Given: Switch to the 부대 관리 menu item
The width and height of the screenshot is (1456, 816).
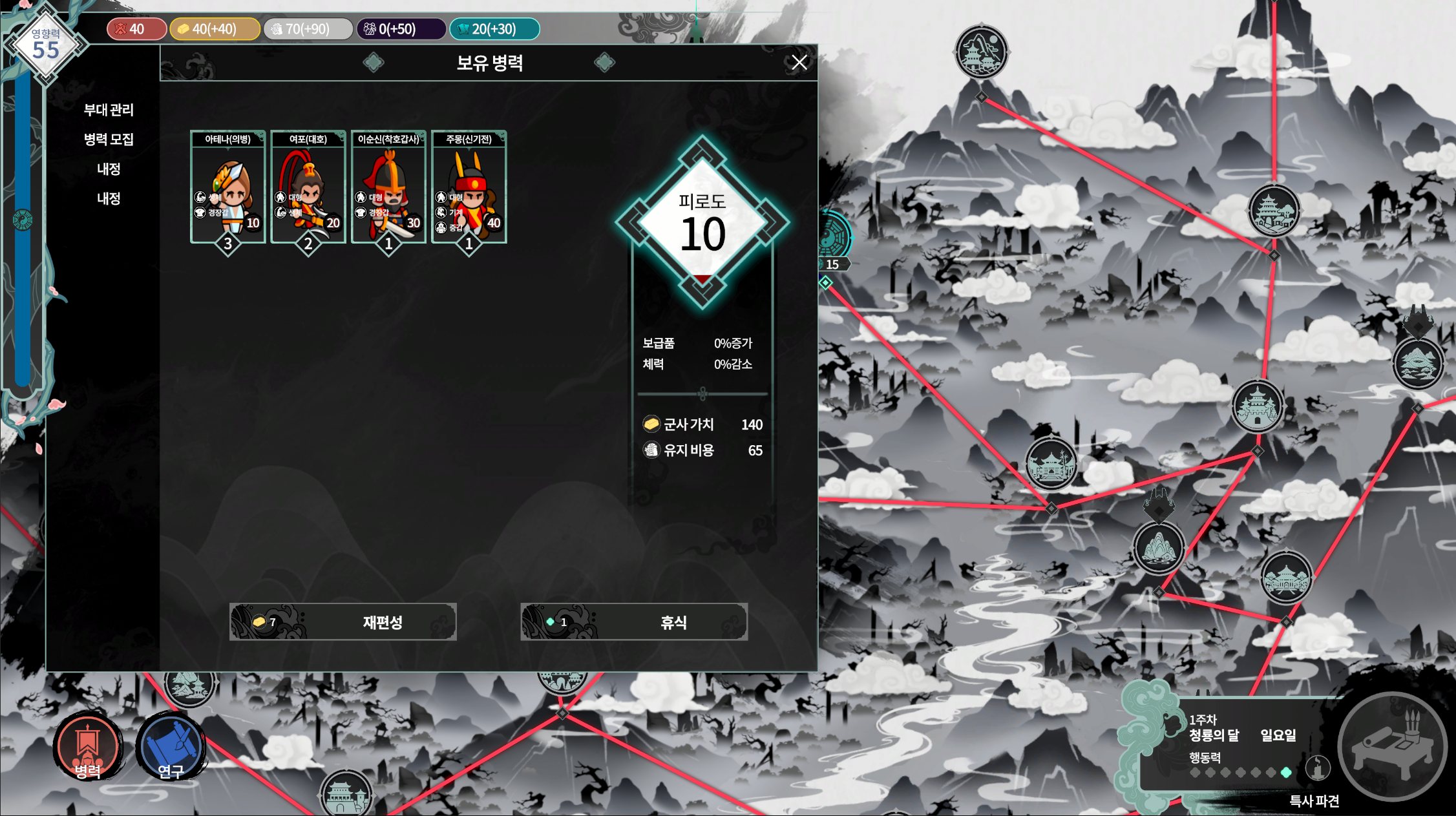Looking at the screenshot, I should 110,110.
